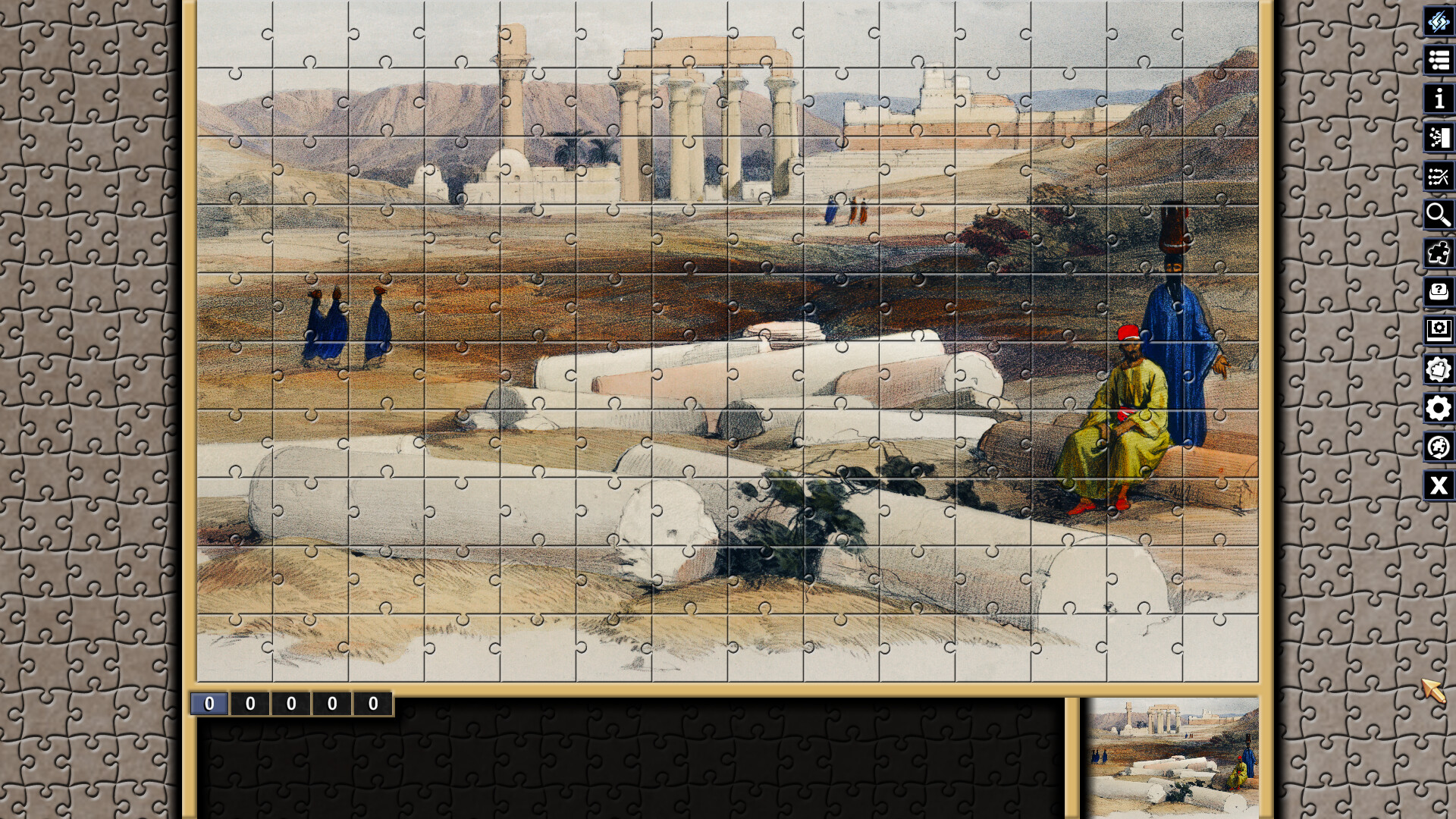The height and width of the screenshot is (819, 1456).
Task: Select the puzzle piece outline tool
Action: coord(1437,253)
